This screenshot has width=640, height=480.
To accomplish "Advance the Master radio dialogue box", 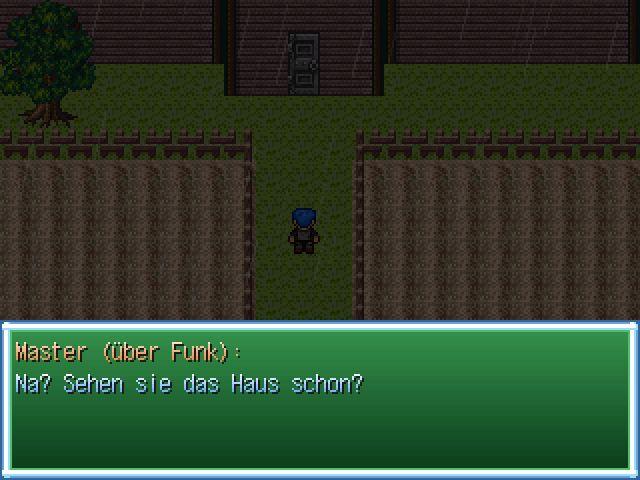I will 320,400.
